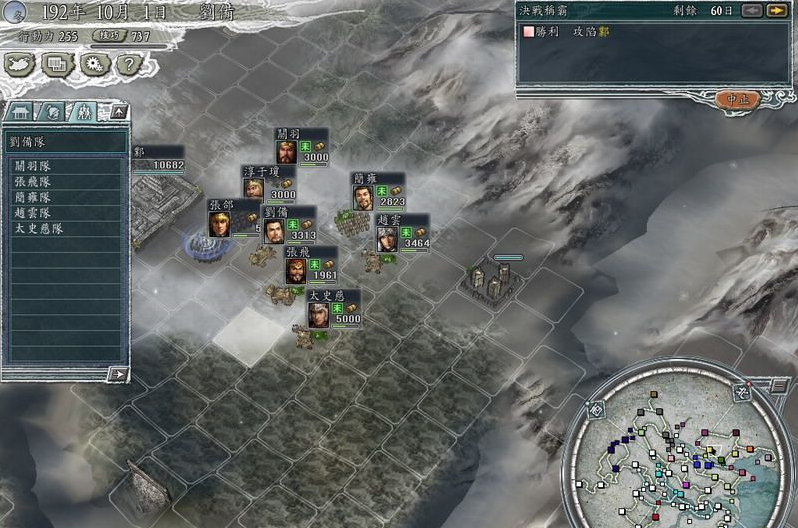The height and width of the screenshot is (528, 798).
Task: Open the gear settings menu
Action: tap(93, 64)
